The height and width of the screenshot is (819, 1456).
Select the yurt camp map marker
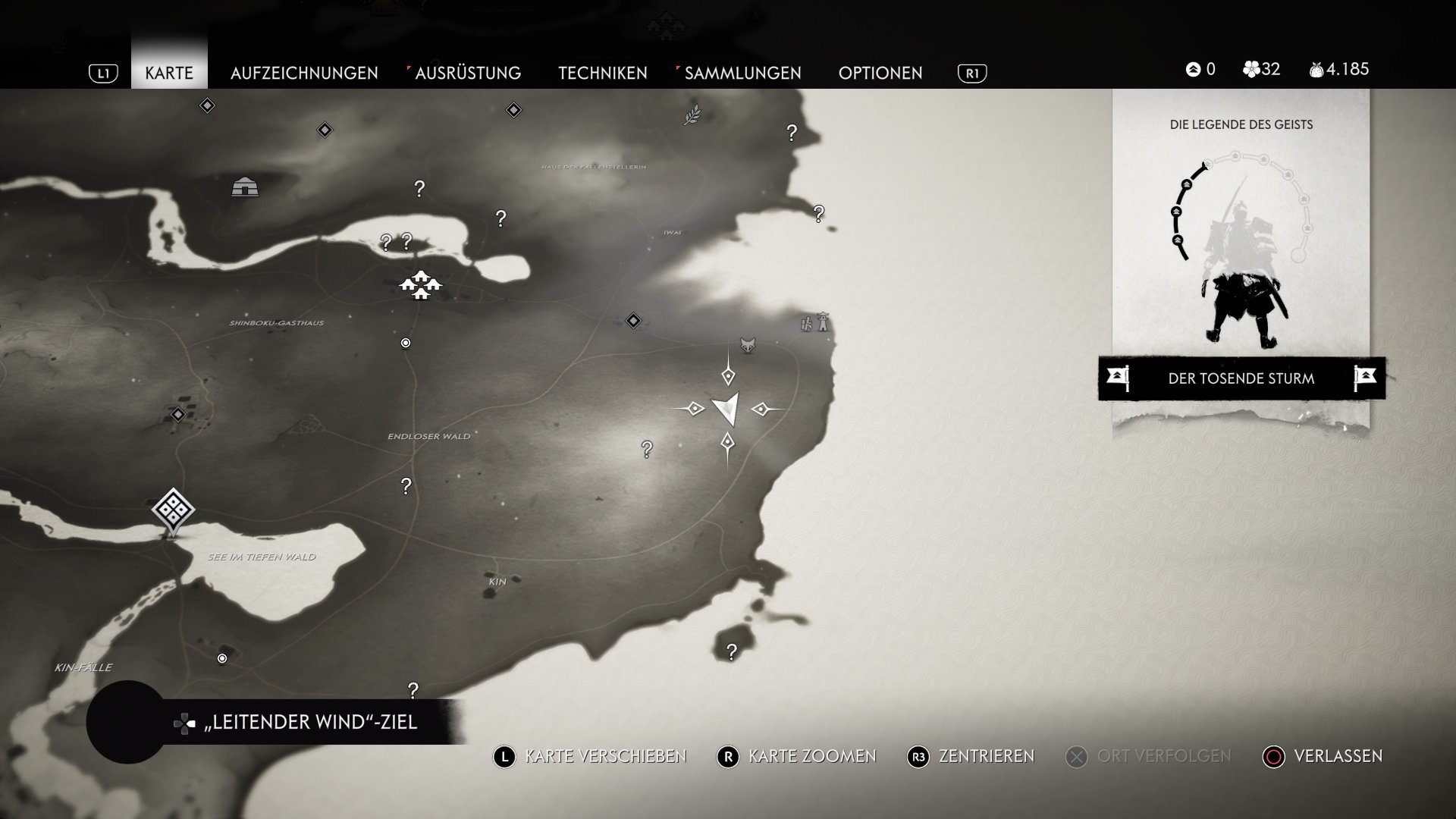[245, 186]
